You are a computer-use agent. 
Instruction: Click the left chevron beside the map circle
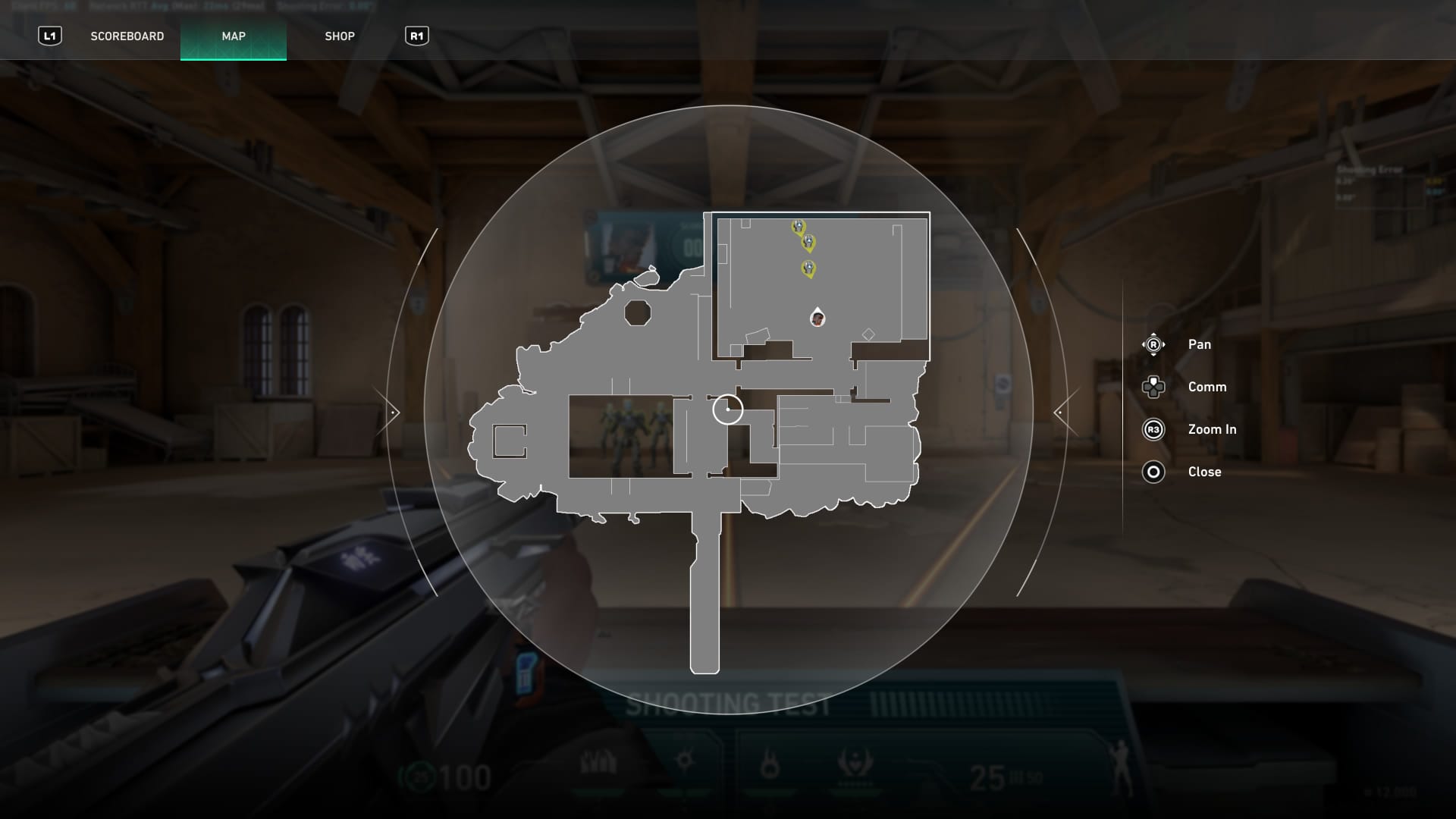(x=392, y=411)
